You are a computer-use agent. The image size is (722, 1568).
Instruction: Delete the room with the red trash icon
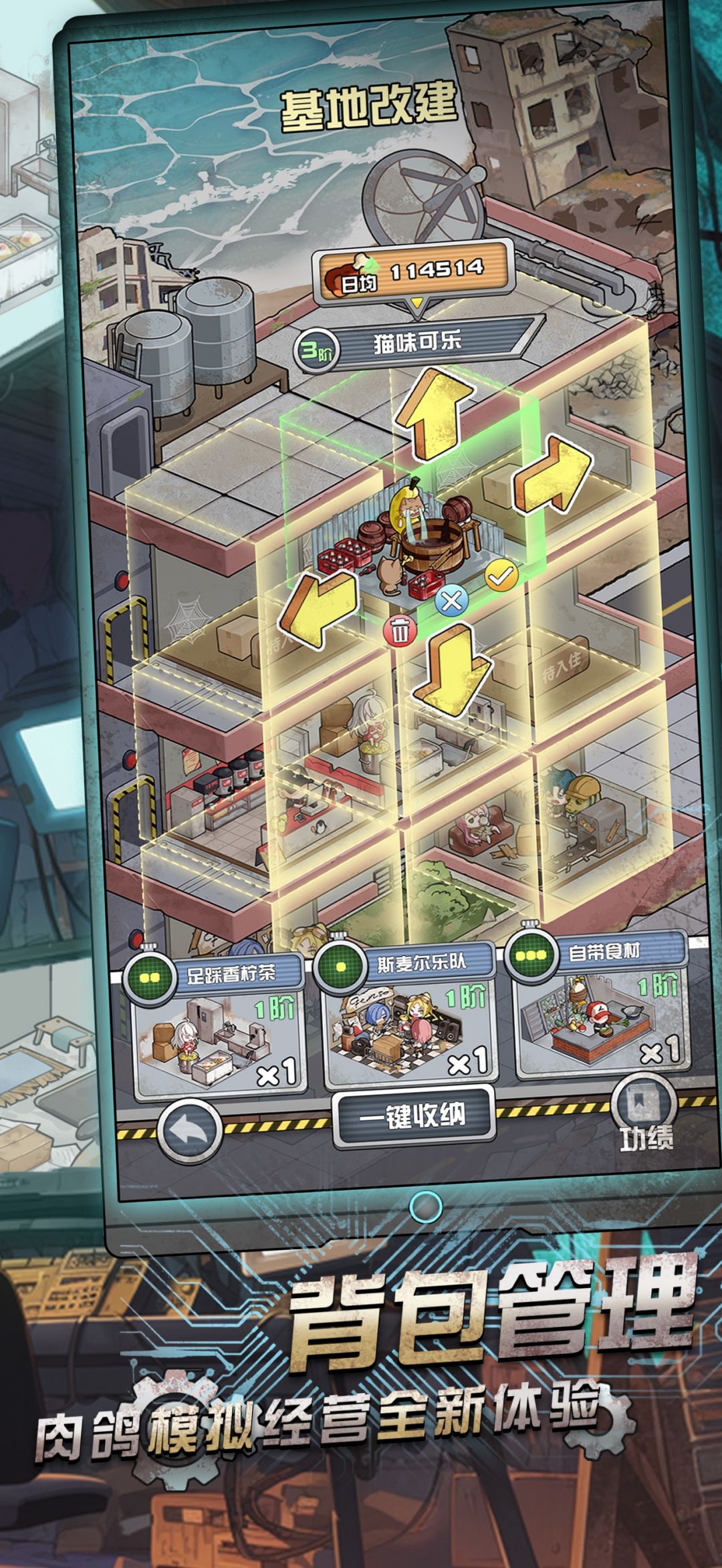[x=400, y=630]
